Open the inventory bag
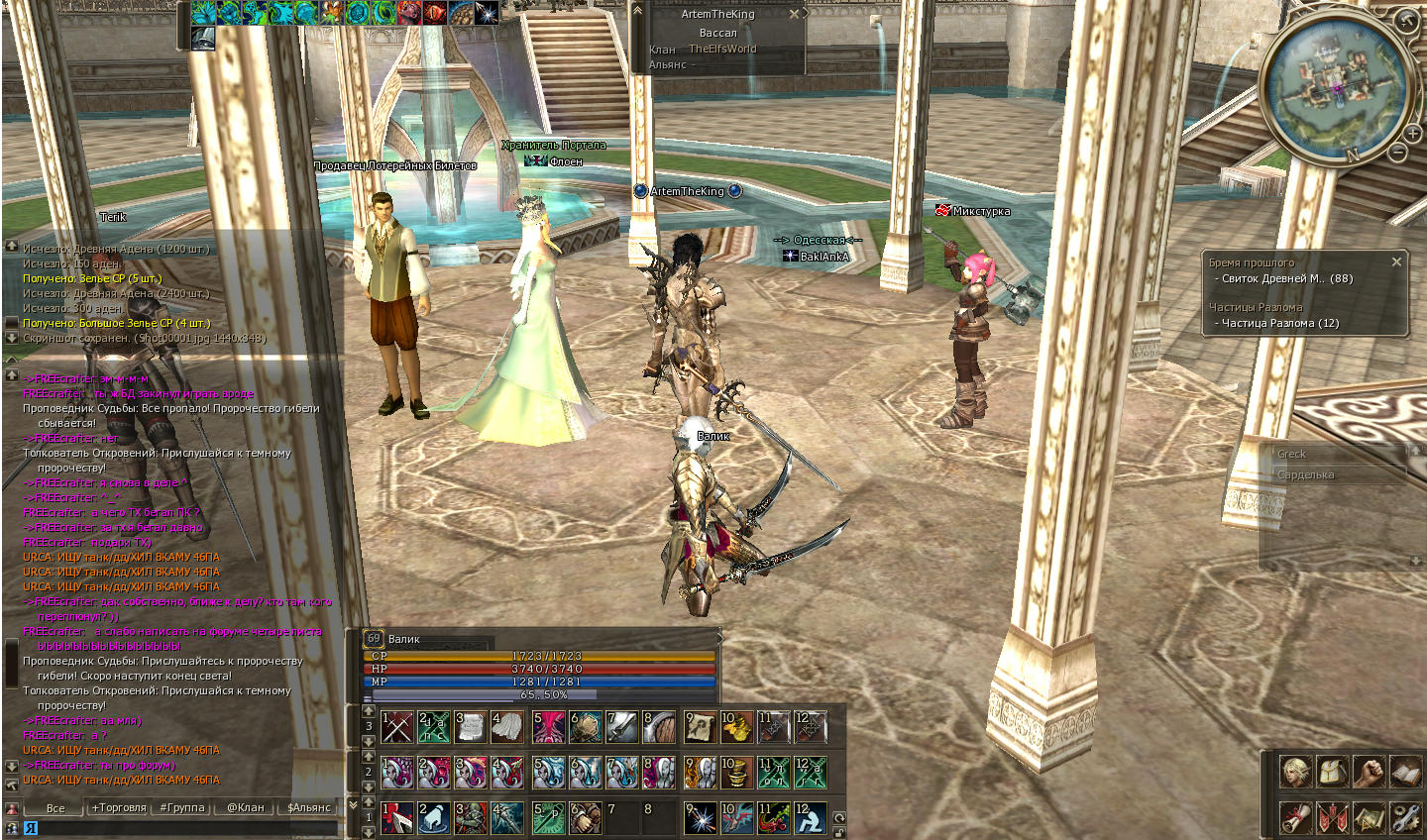1427x840 pixels. pyautogui.click(x=1332, y=772)
